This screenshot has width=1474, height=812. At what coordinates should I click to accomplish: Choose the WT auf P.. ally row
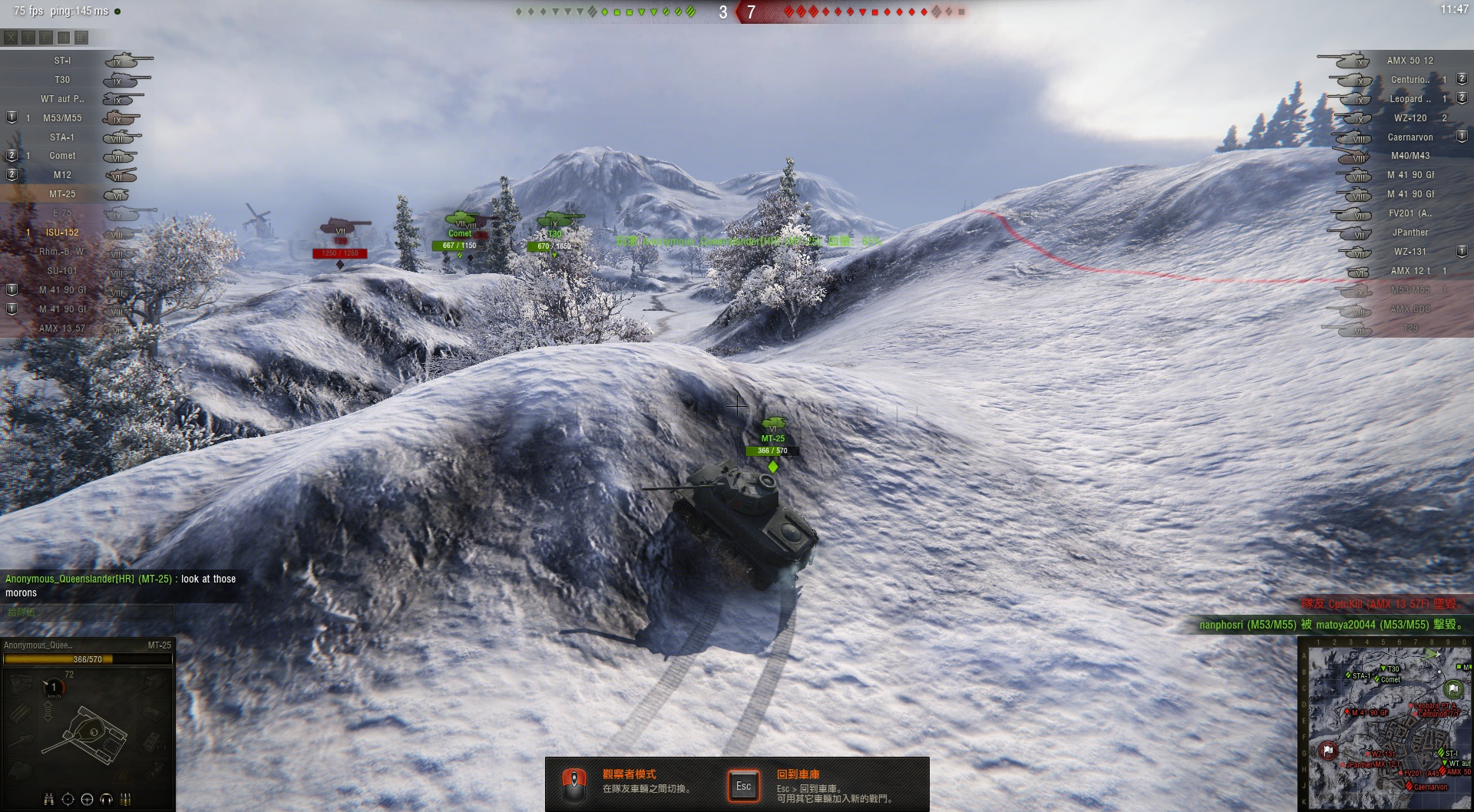[x=62, y=99]
